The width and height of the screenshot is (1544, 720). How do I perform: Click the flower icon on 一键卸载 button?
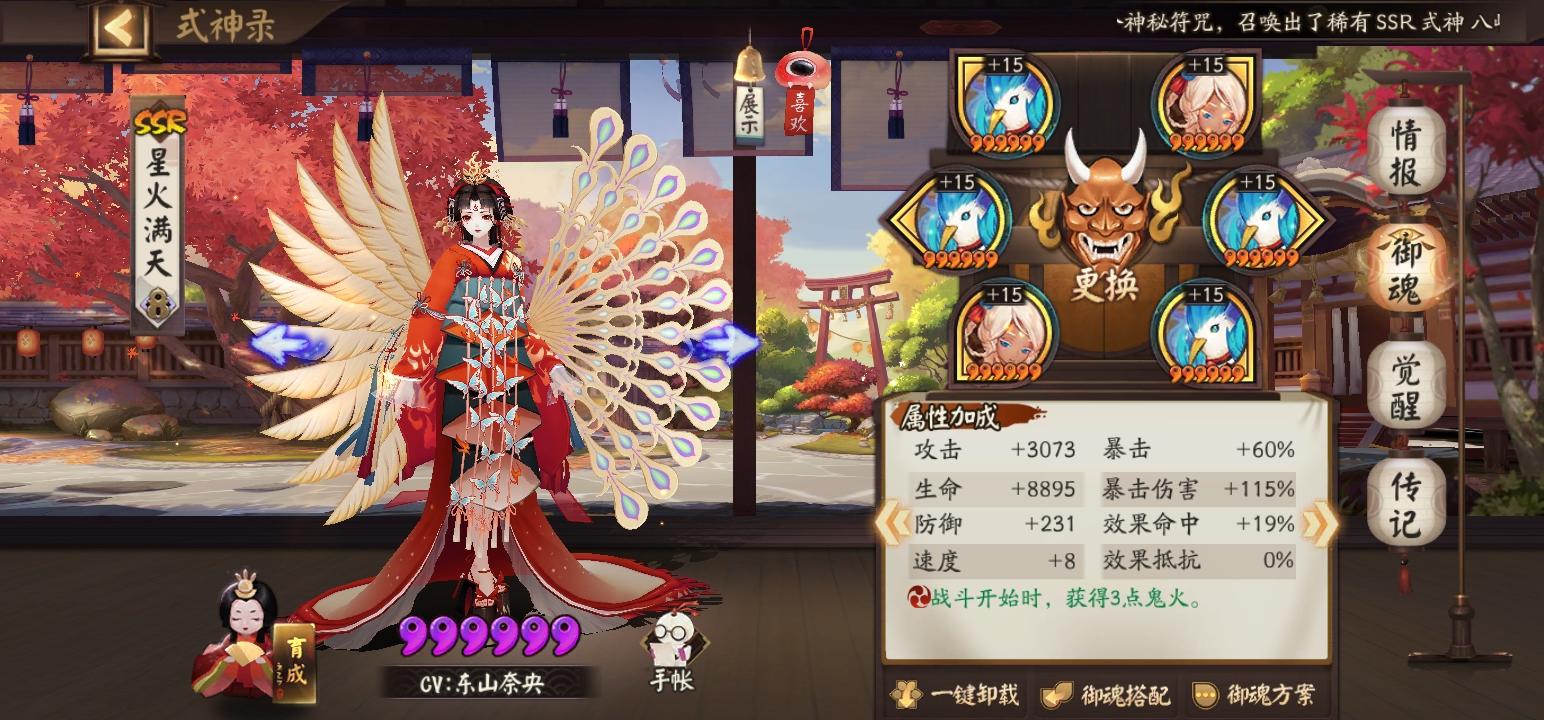pos(908,692)
